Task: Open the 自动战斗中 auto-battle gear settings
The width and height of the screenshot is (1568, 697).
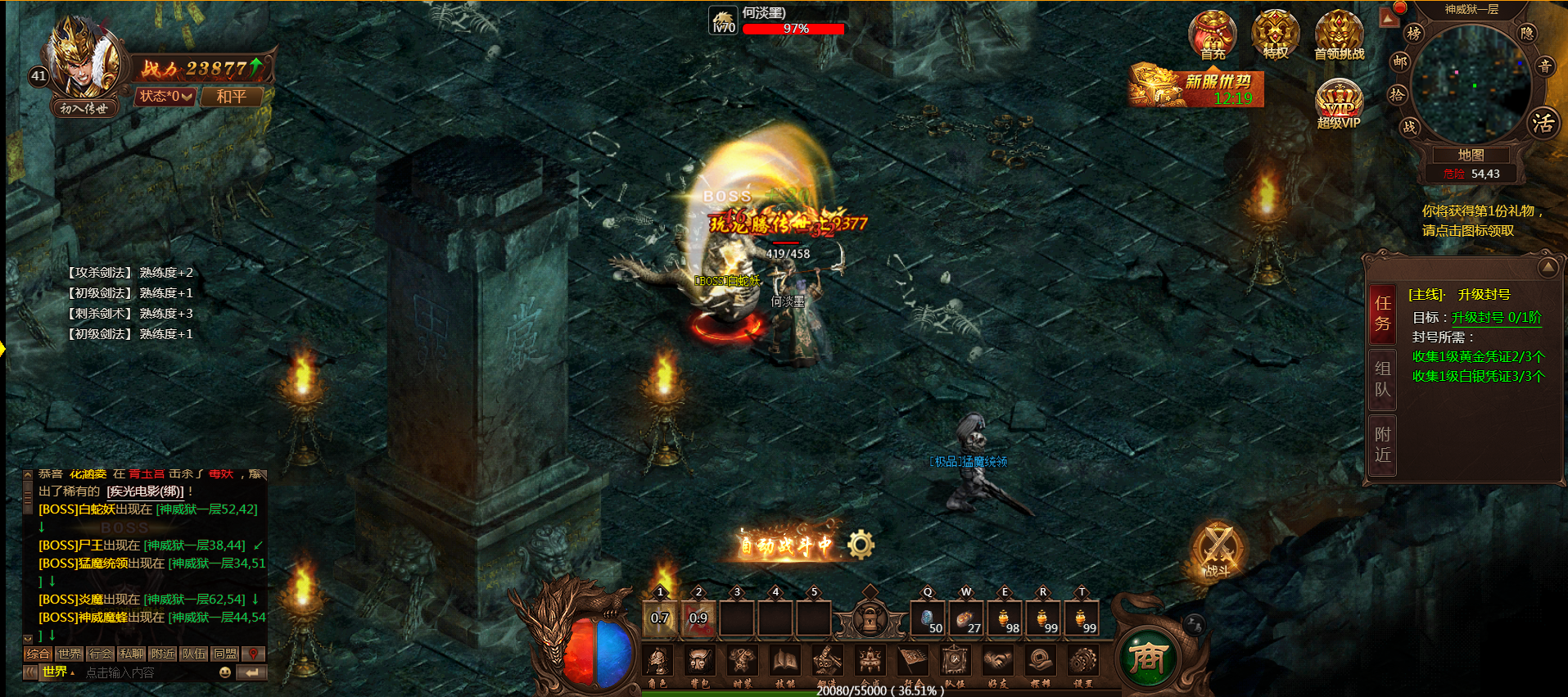Action: click(861, 545)
